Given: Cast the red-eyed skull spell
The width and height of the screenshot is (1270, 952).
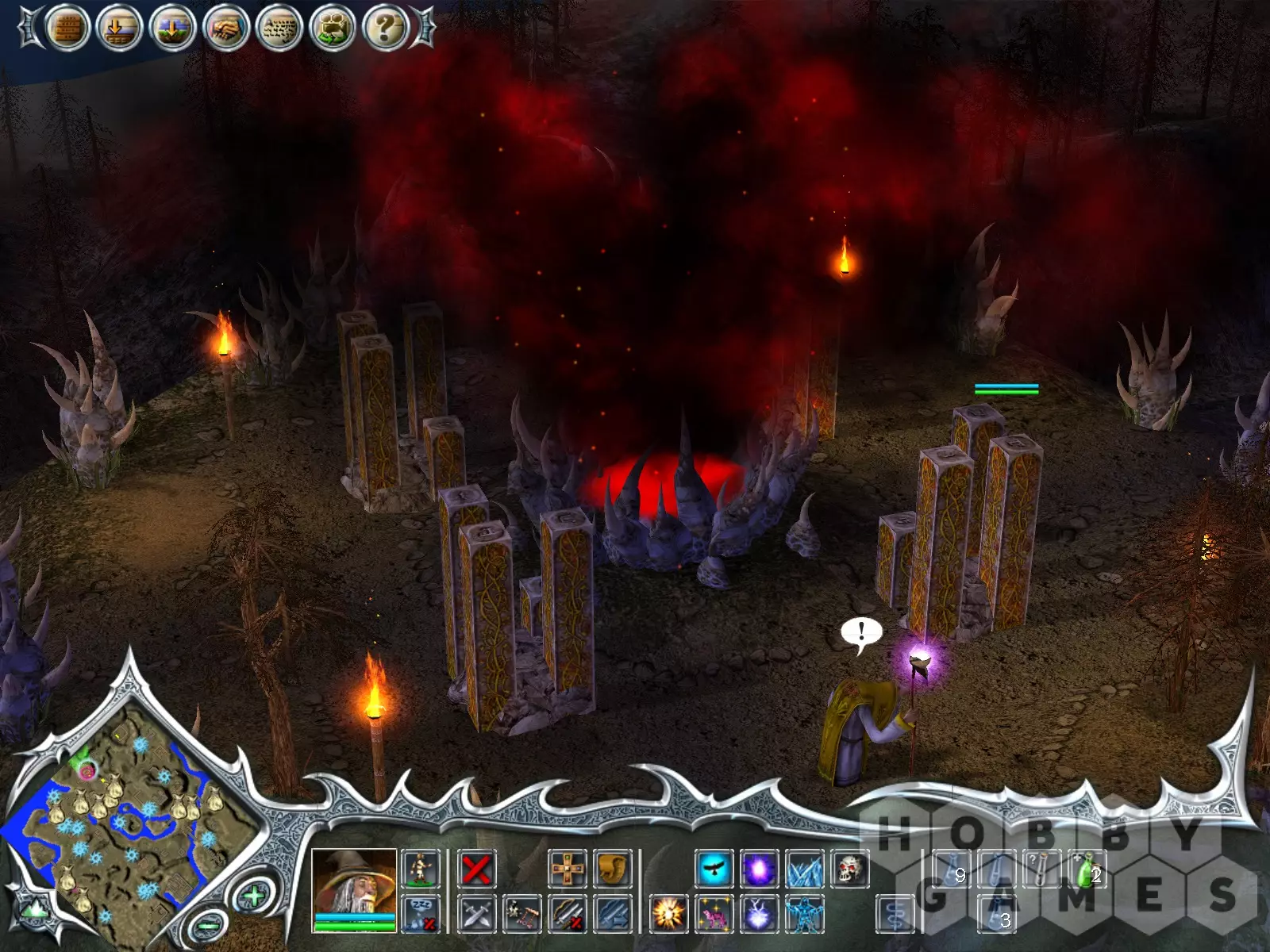Looking at the screenshot, I should pos(849,869).
